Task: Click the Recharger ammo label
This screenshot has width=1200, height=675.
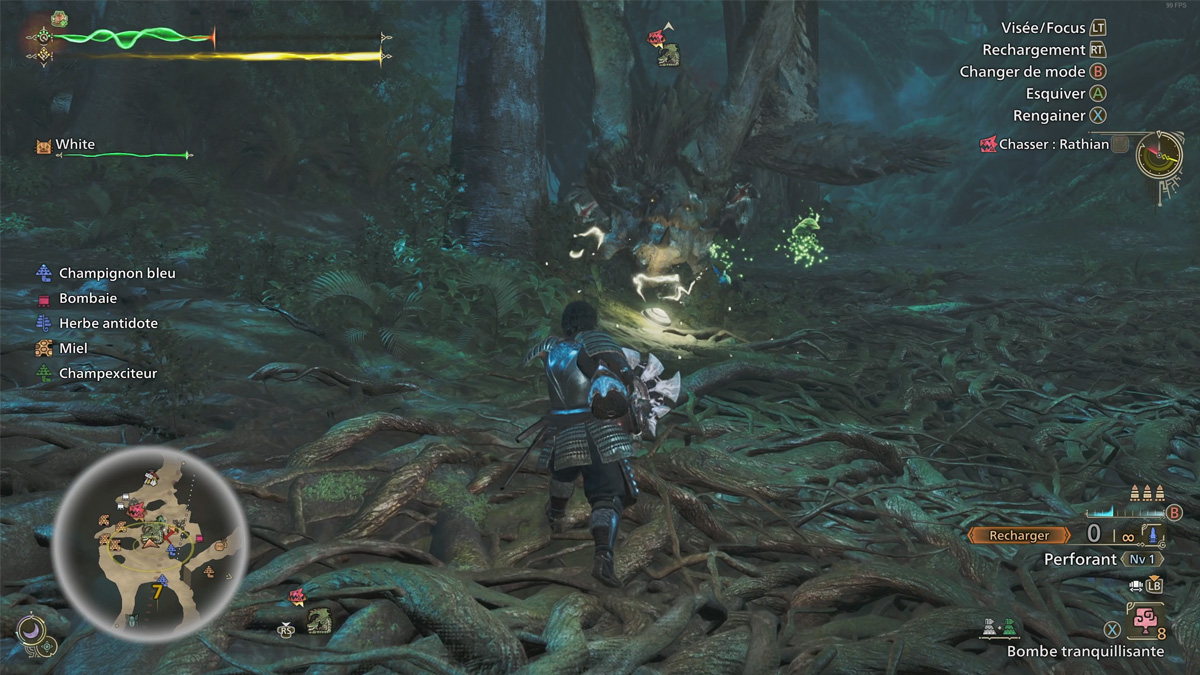Action: click(x=1019, y=535)
